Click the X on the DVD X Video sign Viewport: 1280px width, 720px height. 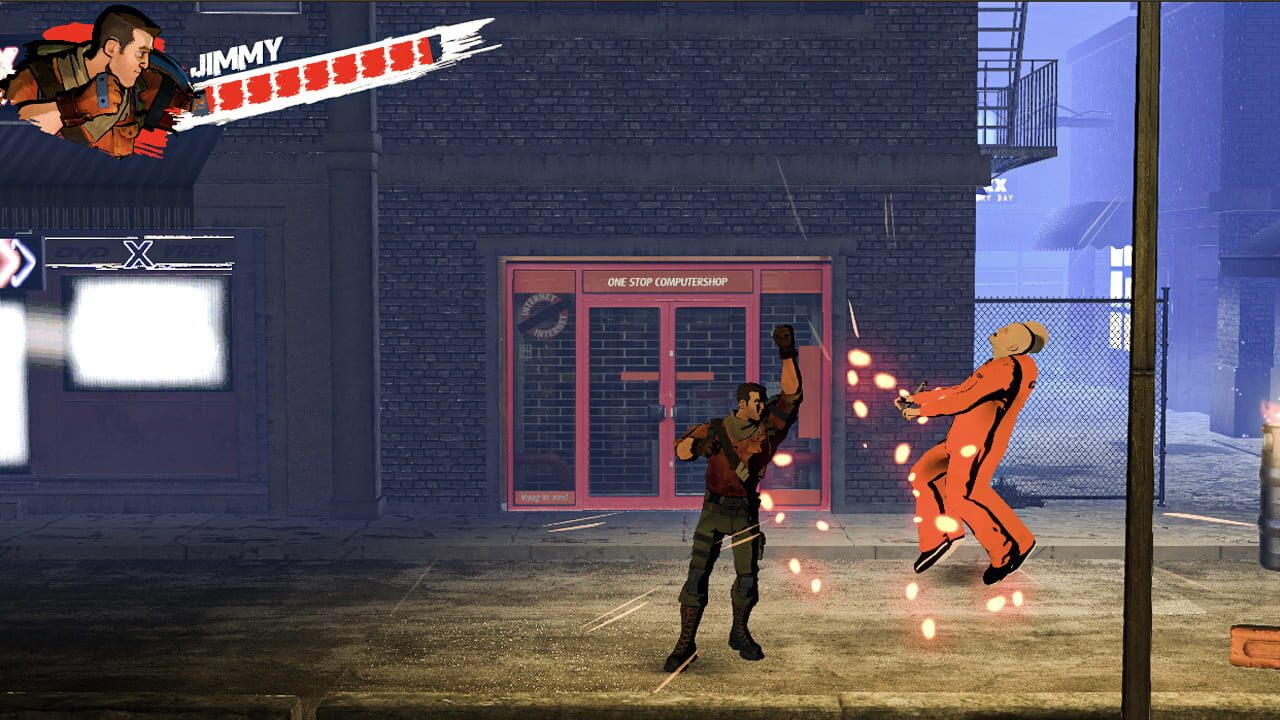[x=138, y=253]
